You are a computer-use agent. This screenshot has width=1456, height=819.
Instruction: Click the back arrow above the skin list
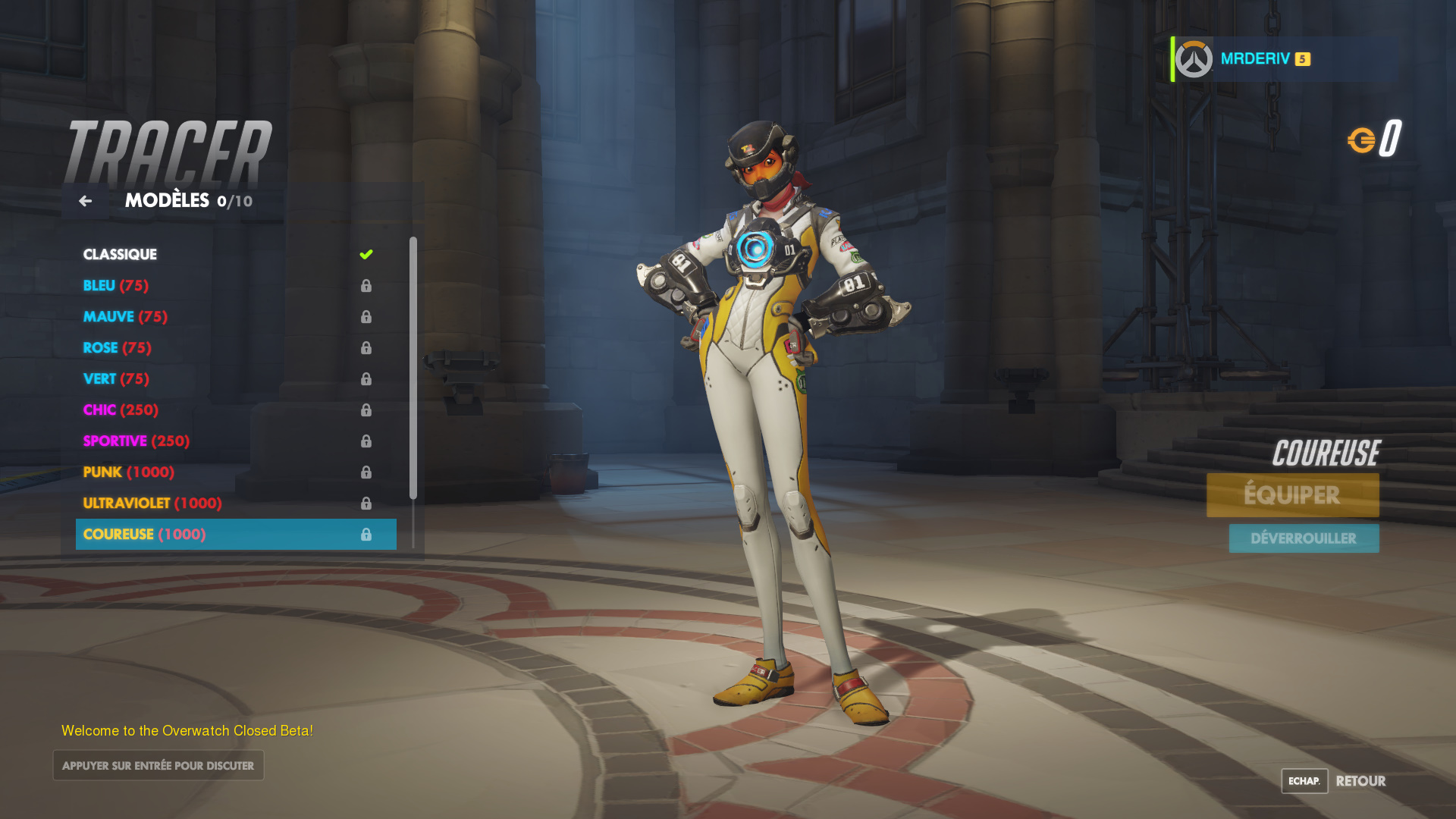point(85,201)
